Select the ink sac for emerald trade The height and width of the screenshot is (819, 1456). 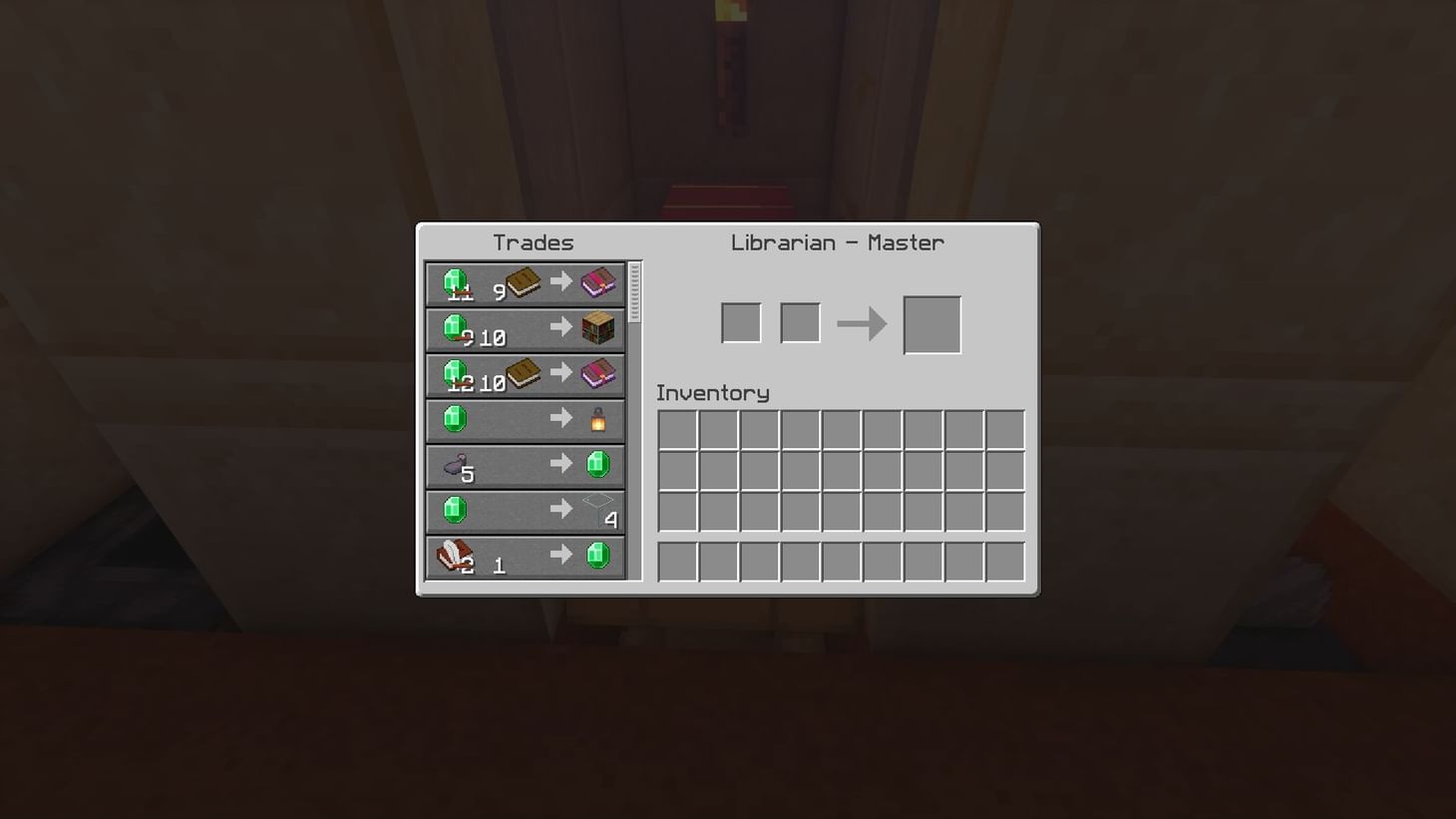pos(525,464)
